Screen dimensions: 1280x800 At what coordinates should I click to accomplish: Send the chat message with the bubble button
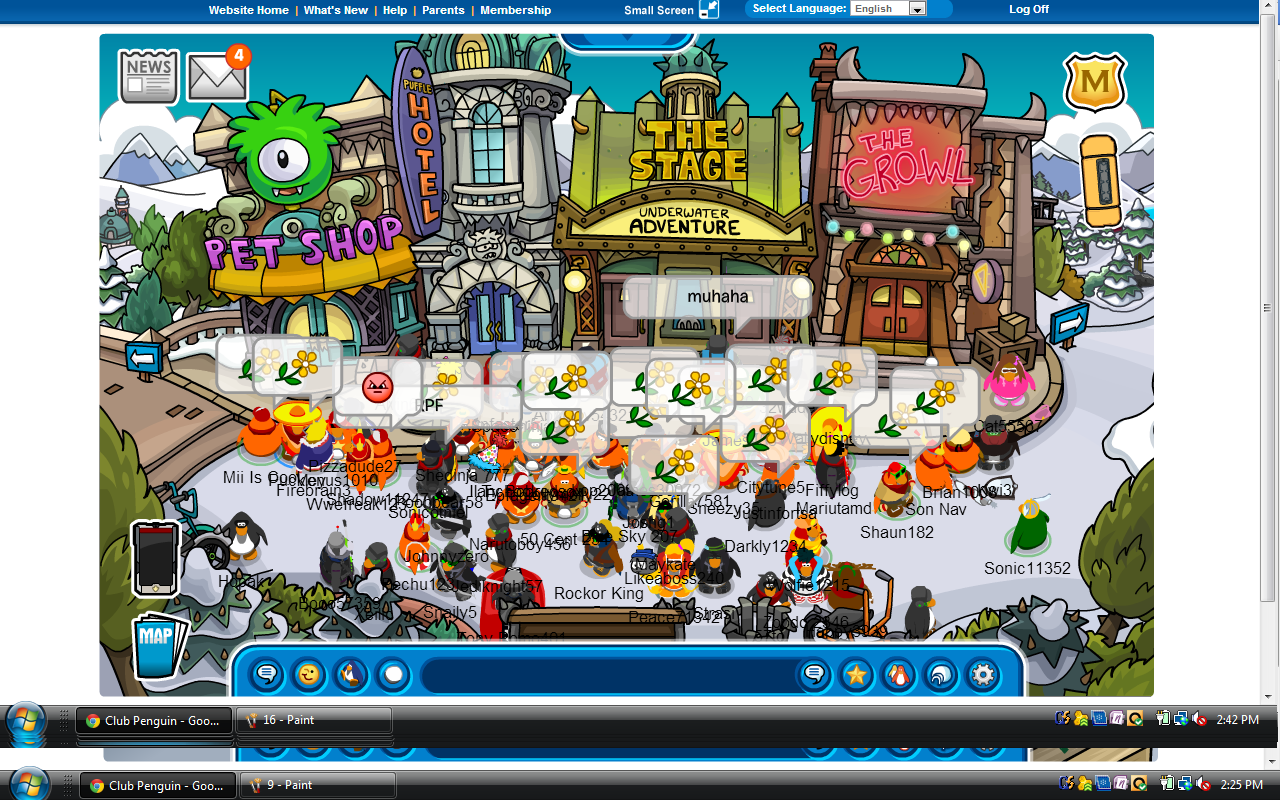pos(814,675)
